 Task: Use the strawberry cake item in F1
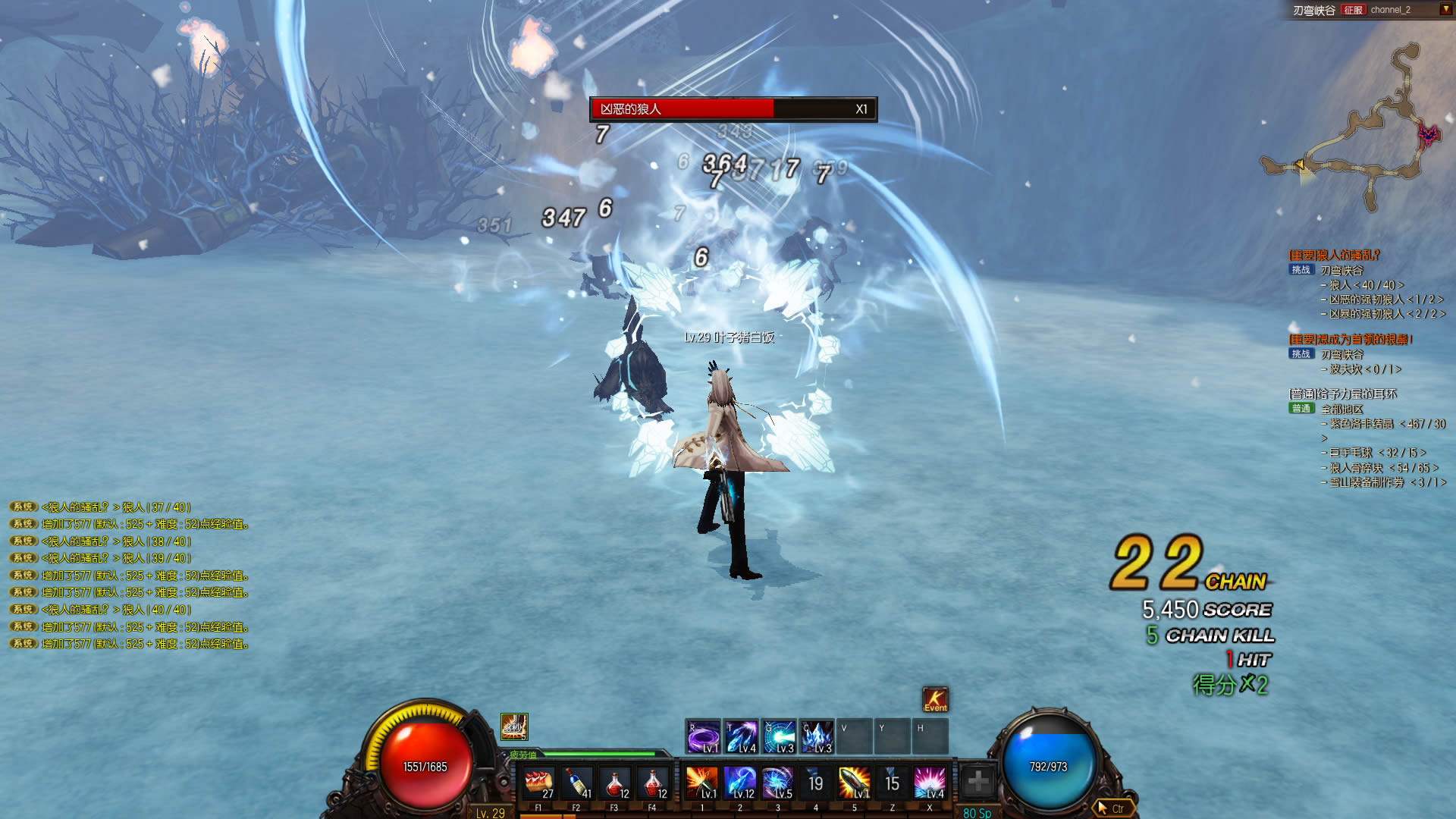click(538, 783)
